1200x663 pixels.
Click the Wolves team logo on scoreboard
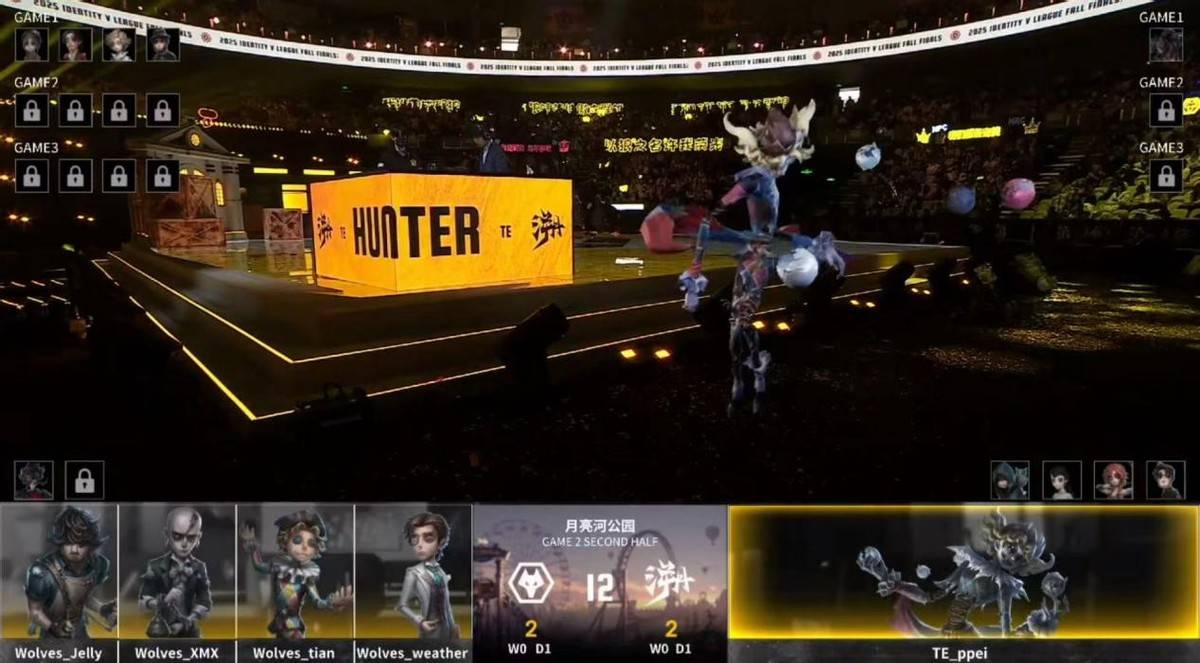pos(530,584)
